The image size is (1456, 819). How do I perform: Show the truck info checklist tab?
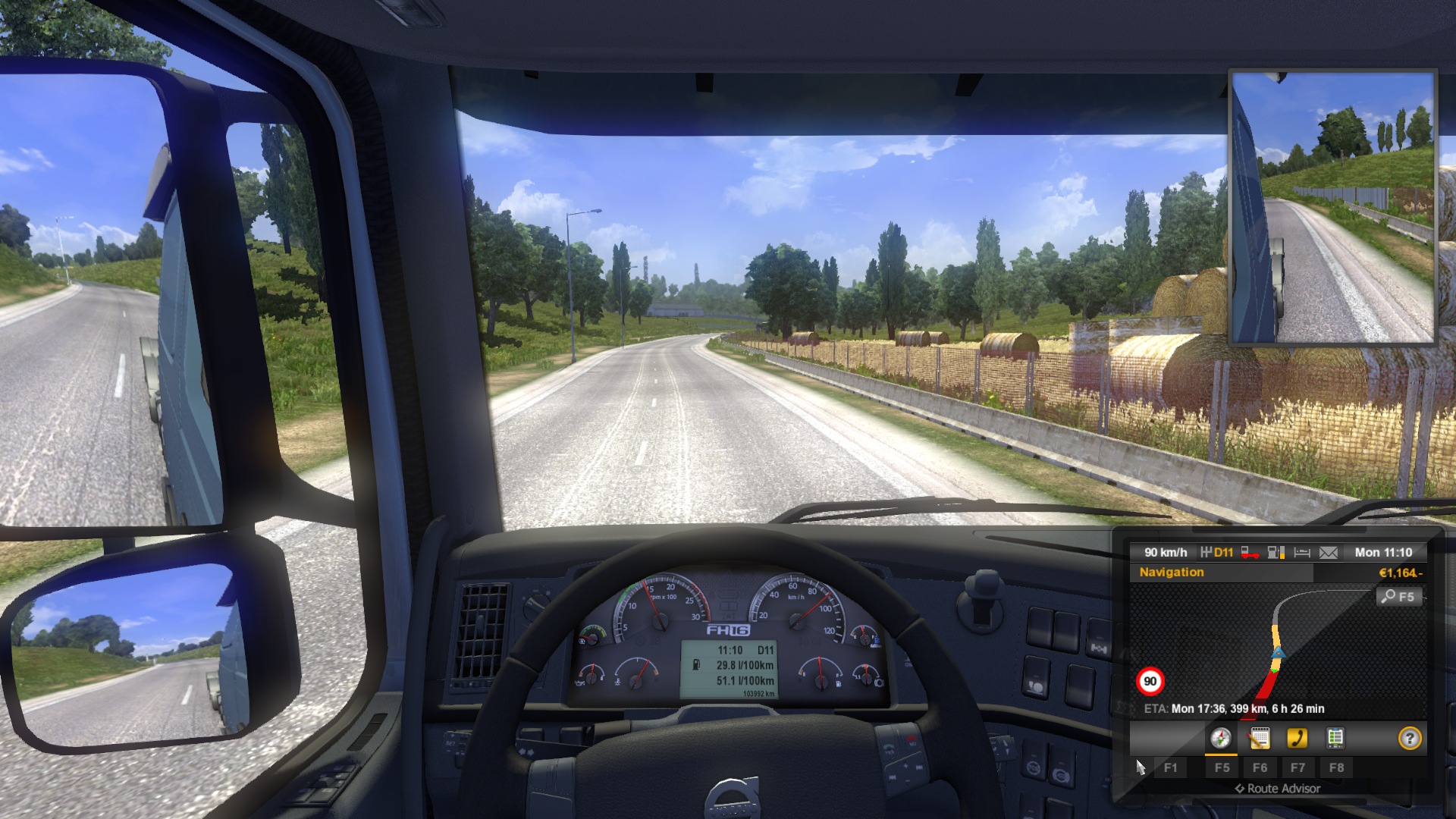(x=1335, y=738)
